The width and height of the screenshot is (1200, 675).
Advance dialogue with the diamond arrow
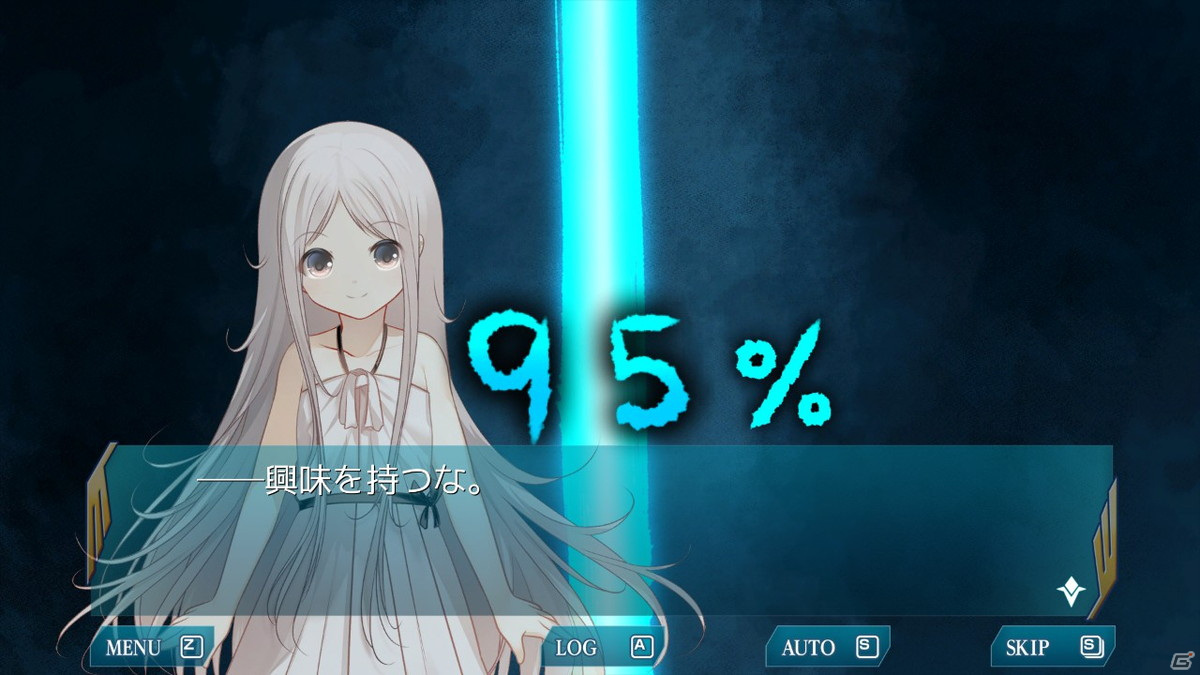(x=1071, y=592)
